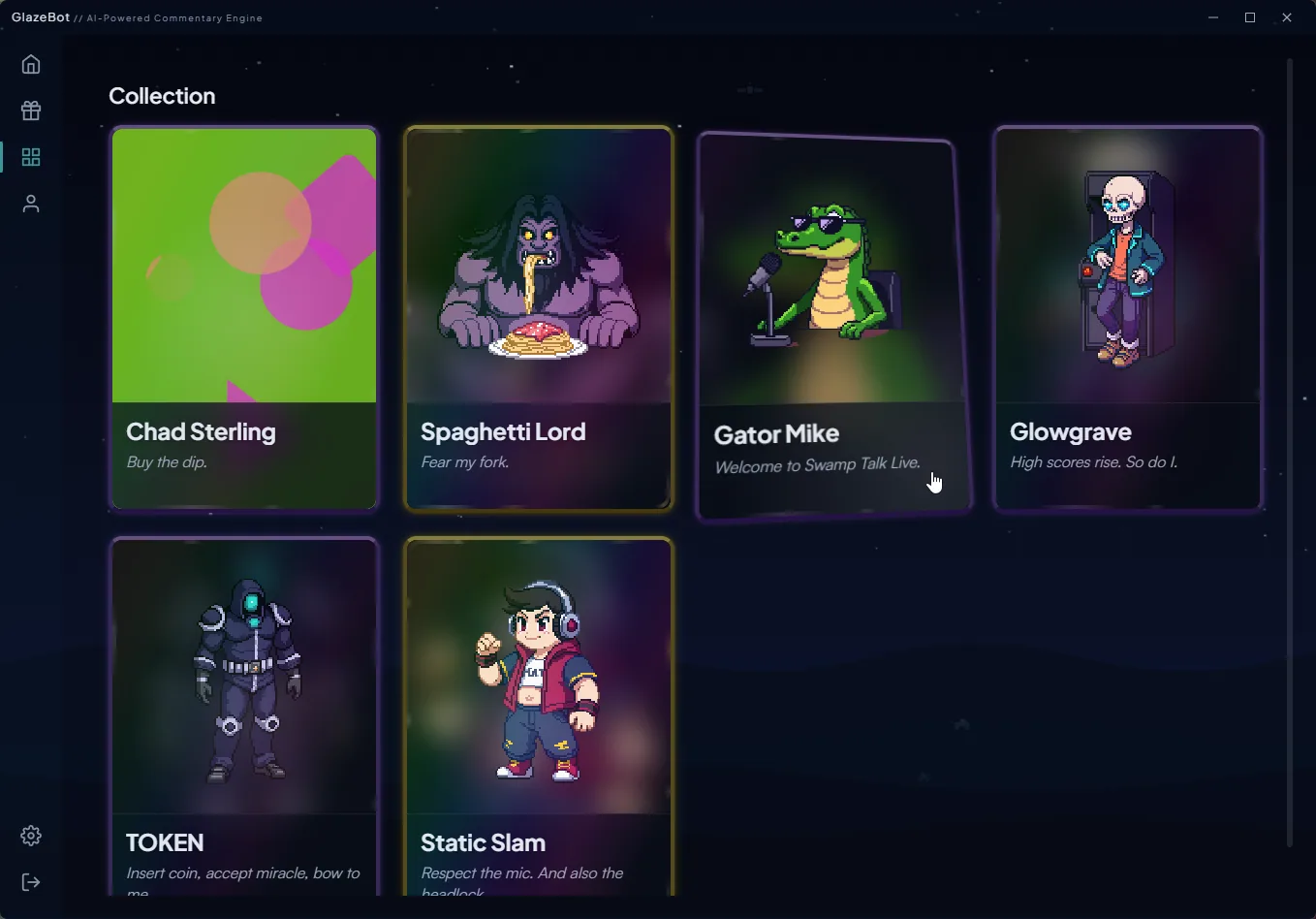Open the TOKEN character card
This screenshot has width=1316, height=919.
(243, 717)
